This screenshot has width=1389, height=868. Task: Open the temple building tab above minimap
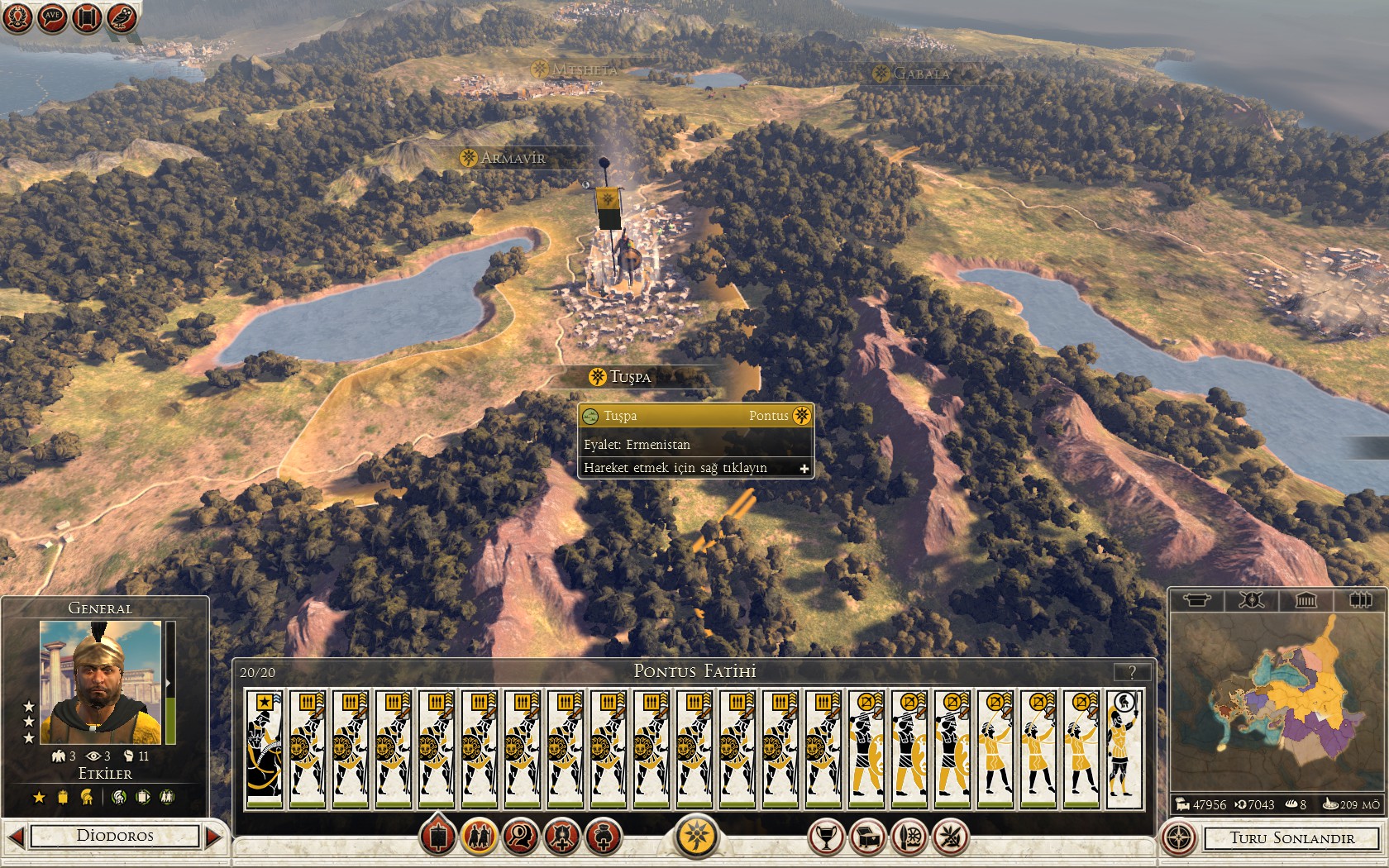[1305, 600]
